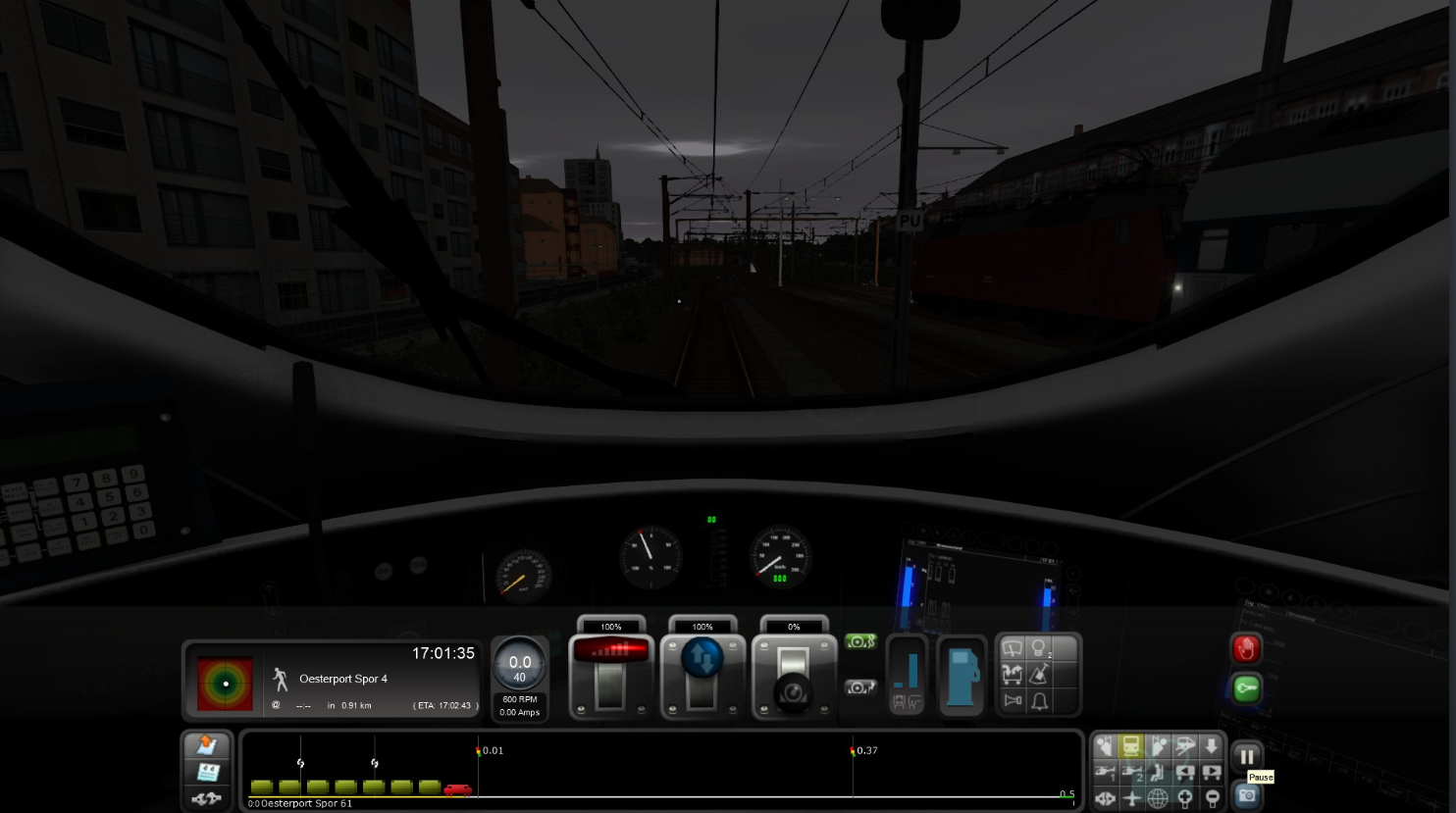Viewport: 1456px width, 813px height.
Task: Click the reverser lever with blue arrows
Action: pos(702,679)
